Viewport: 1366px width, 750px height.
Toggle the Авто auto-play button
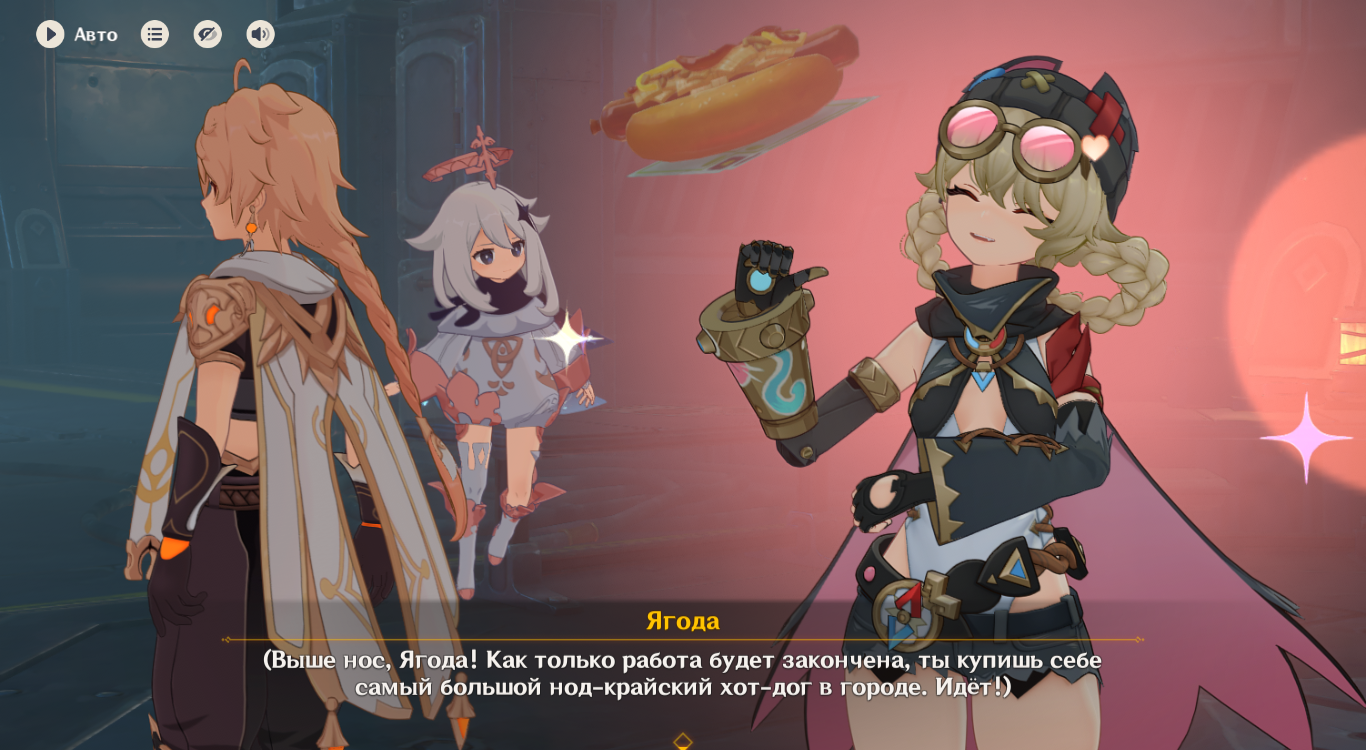(x=51, y=35)
